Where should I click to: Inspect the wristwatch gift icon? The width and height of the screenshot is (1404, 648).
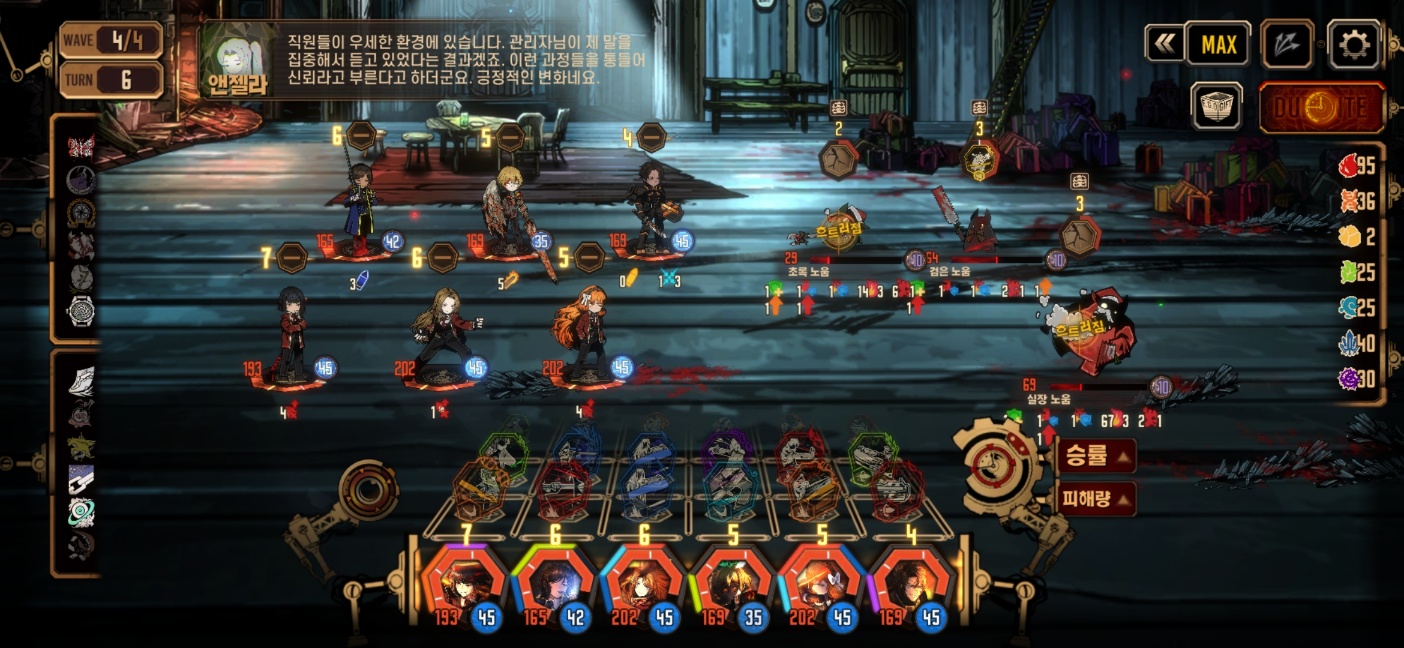tap(81, 311)
